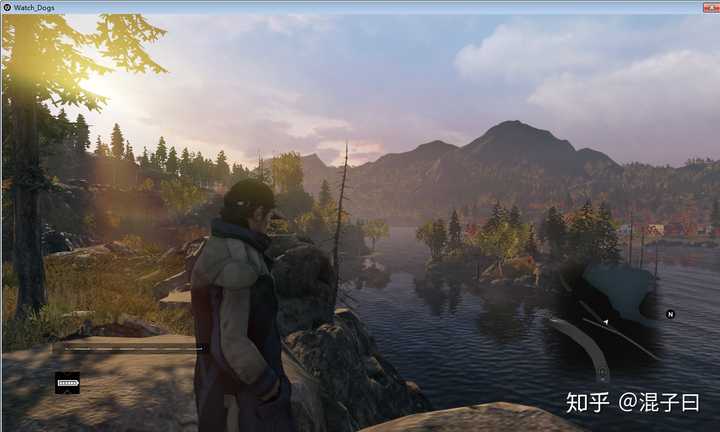Select the north compass marker N
The height and width of the screenshot is (432, 720).
pos(671,314)
